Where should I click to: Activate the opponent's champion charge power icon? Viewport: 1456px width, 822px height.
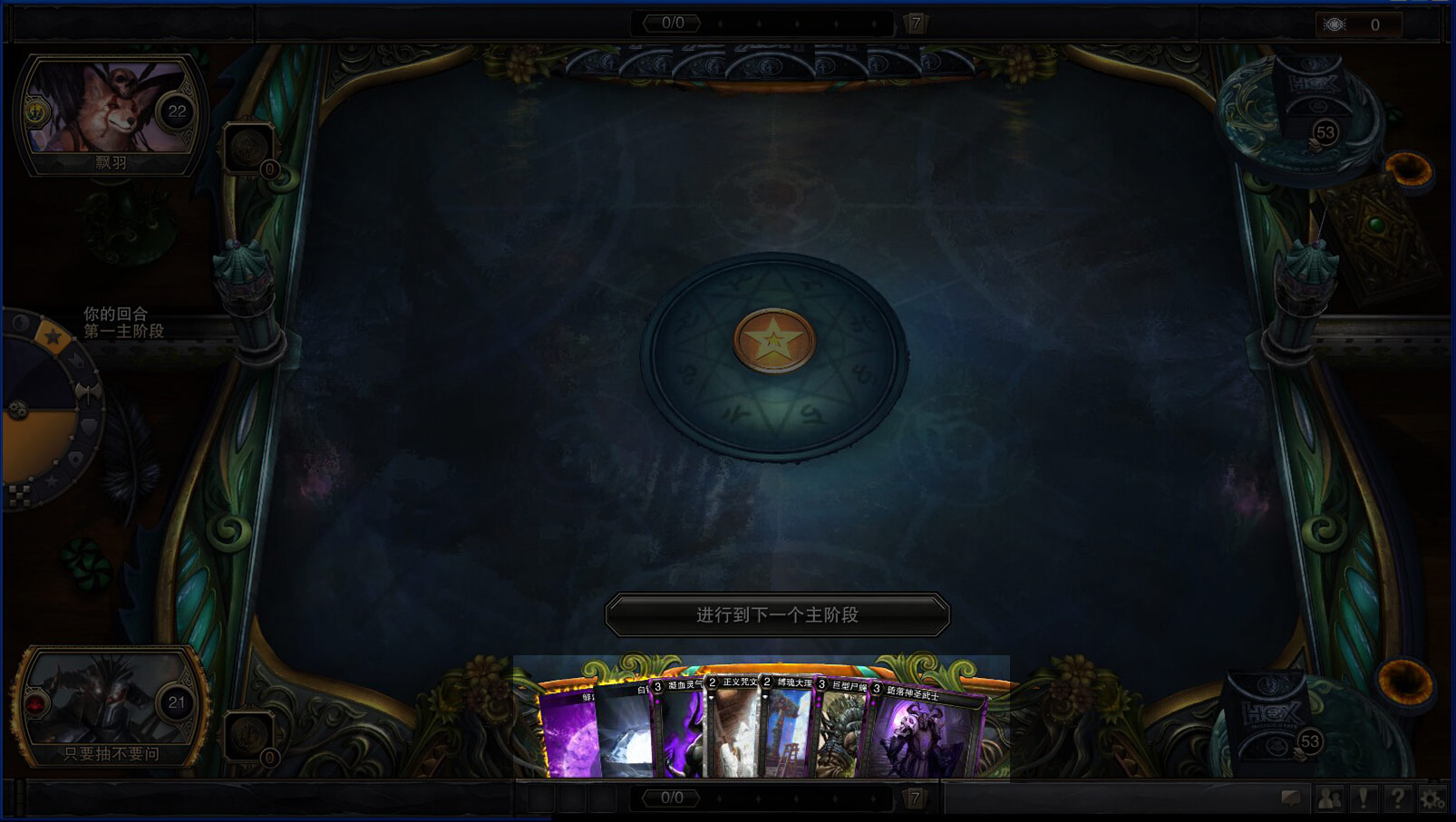click(x=247, y=148)
